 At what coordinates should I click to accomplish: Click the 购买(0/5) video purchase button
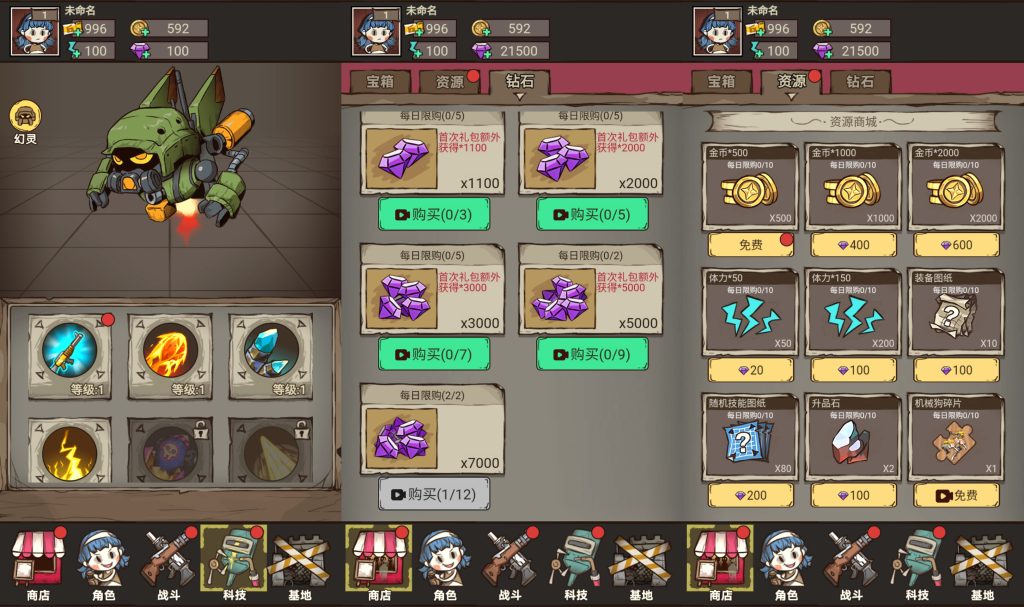(591, 214)
